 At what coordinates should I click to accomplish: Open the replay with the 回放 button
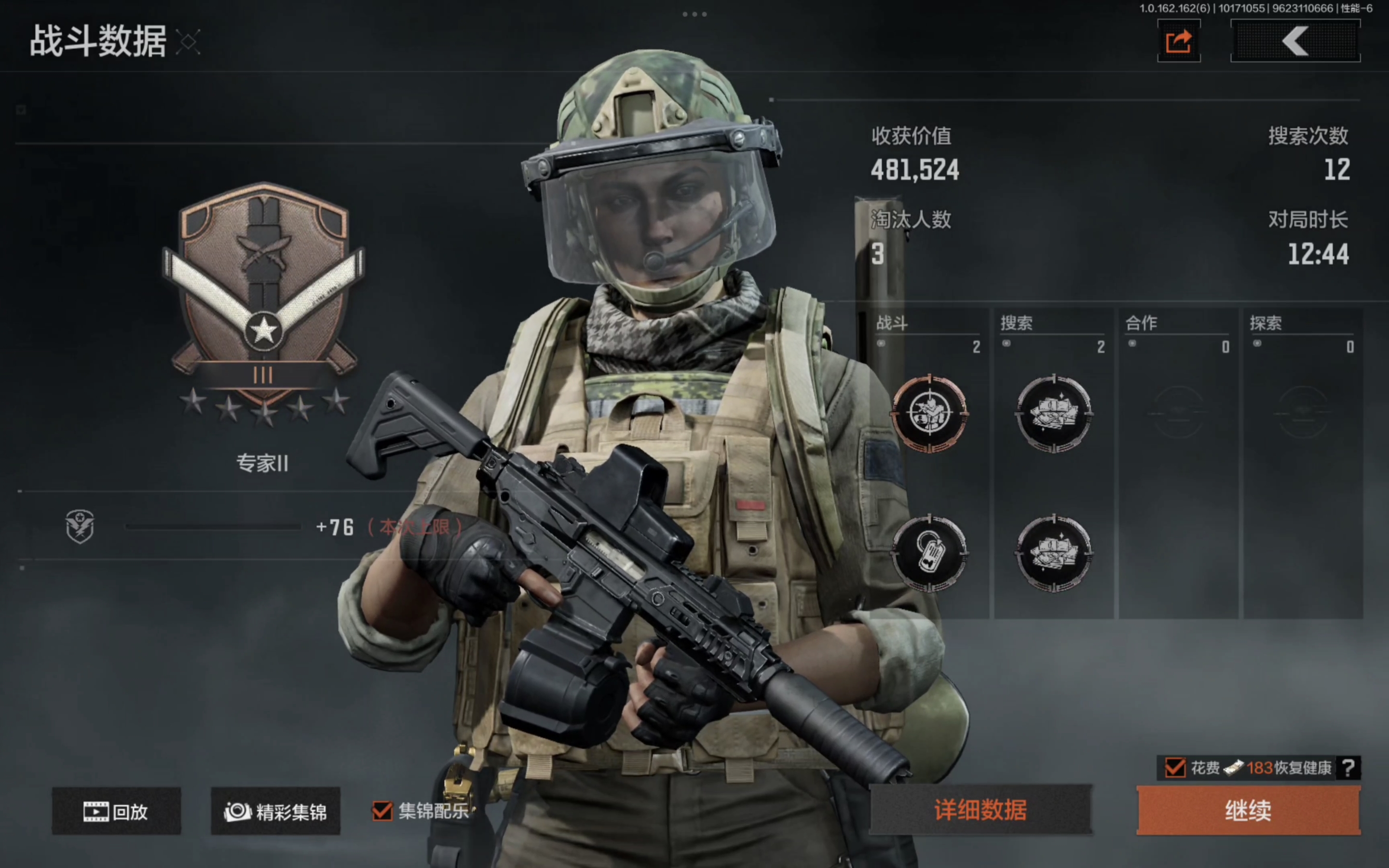click(116, 811)
